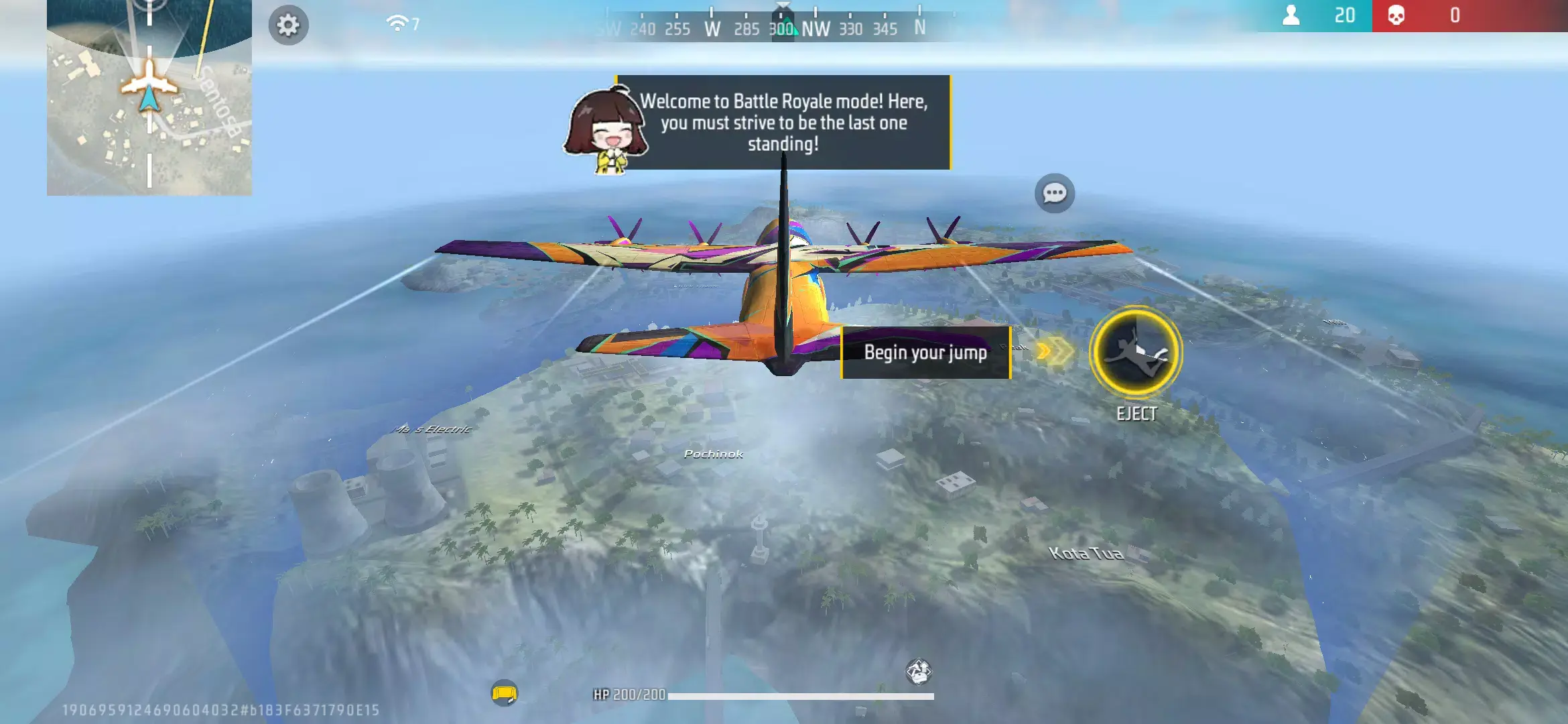The image size is (1568, 724).
Task: Open the settings gear icon
Action: [289, 25]
